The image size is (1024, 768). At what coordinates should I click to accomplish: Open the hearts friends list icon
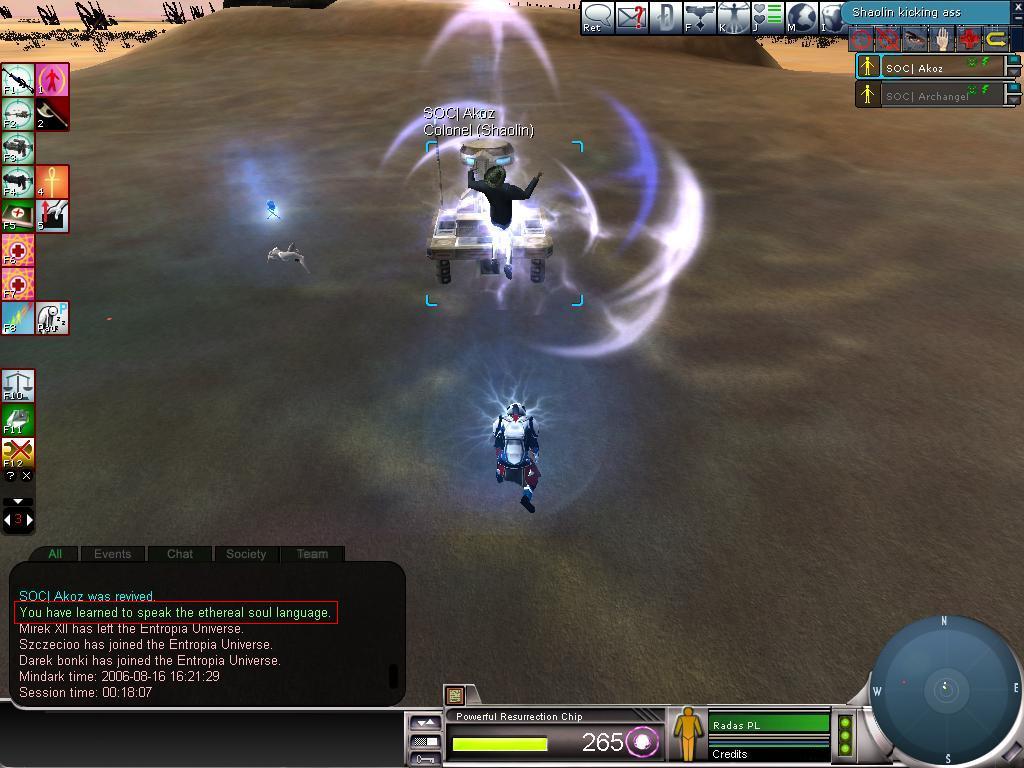point(768,17)
